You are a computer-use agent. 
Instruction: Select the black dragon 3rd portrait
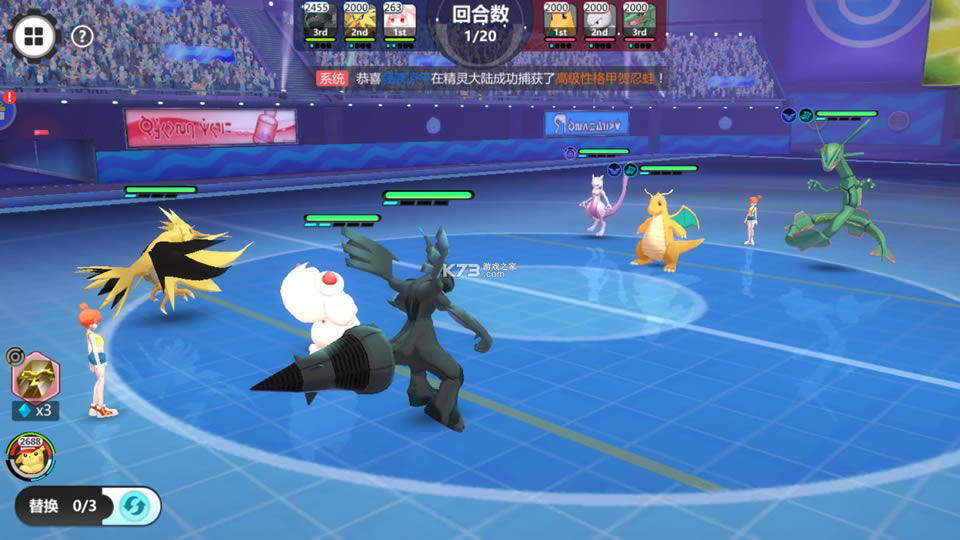(x=319, y=22)
